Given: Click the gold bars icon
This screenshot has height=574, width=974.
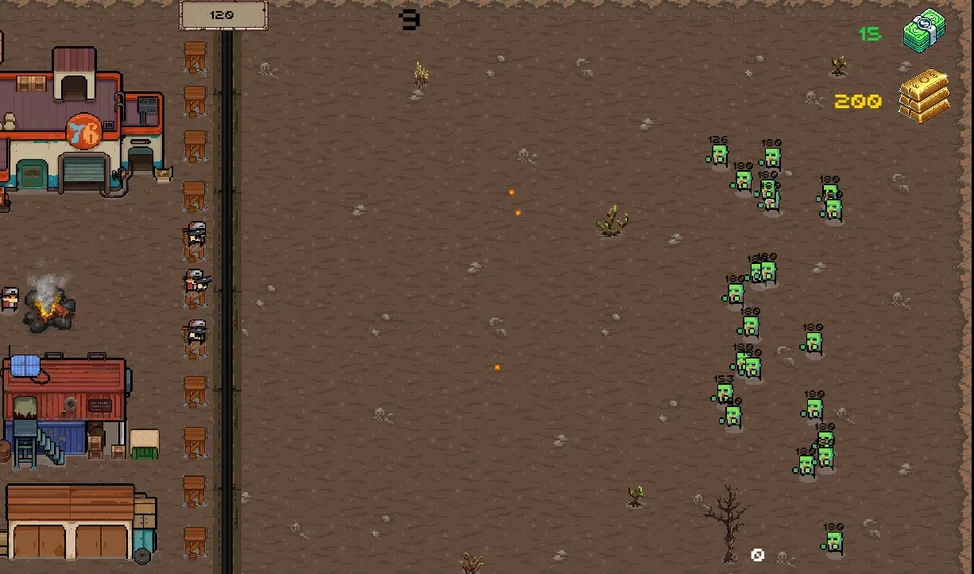Looking at the screenshot, I should 922,96.
